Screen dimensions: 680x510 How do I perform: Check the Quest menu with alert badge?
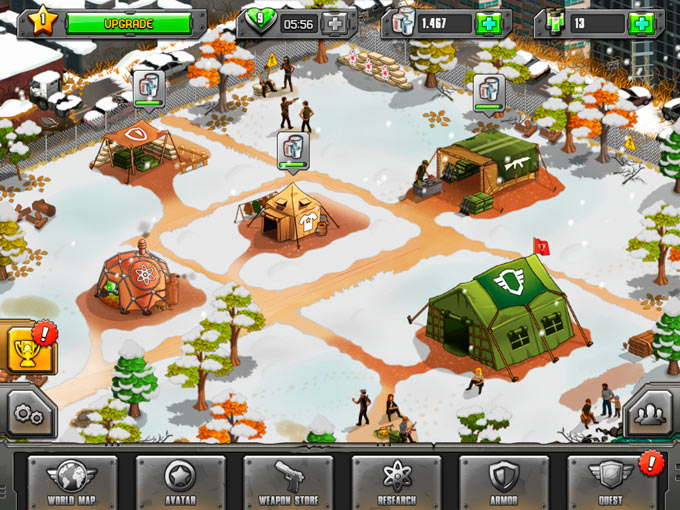pyautogui.click(x=611, y=482)
